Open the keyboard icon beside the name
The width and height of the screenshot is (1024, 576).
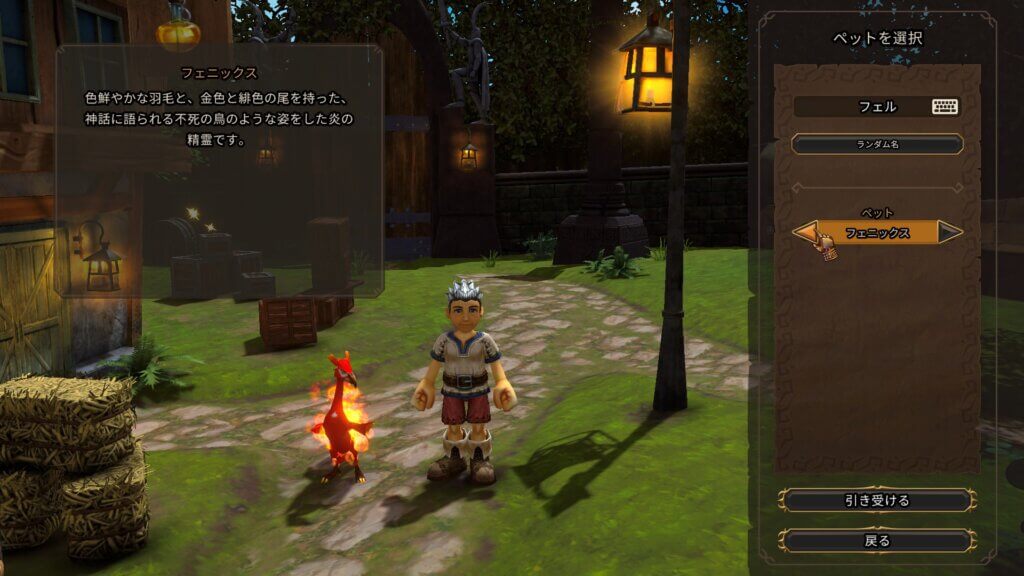tap(945, 106)
